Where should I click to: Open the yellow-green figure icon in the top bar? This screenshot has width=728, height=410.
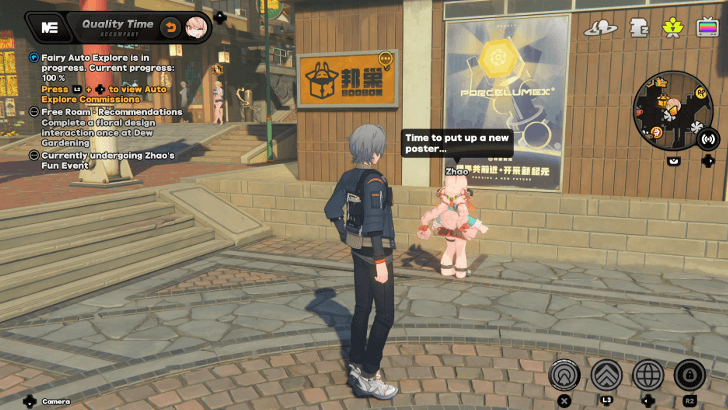(673, 28)
